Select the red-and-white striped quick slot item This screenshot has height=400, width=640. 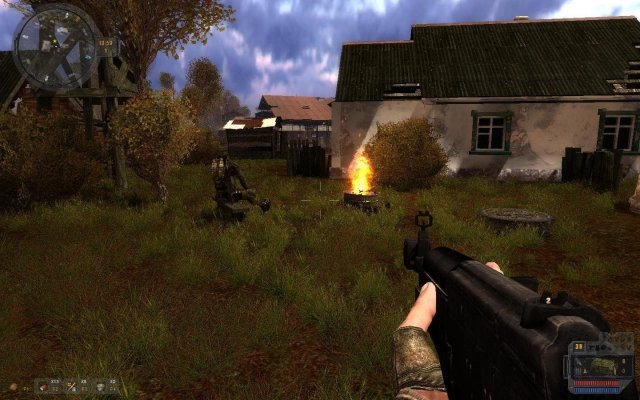pyautogui.click(x=72, y=386)
